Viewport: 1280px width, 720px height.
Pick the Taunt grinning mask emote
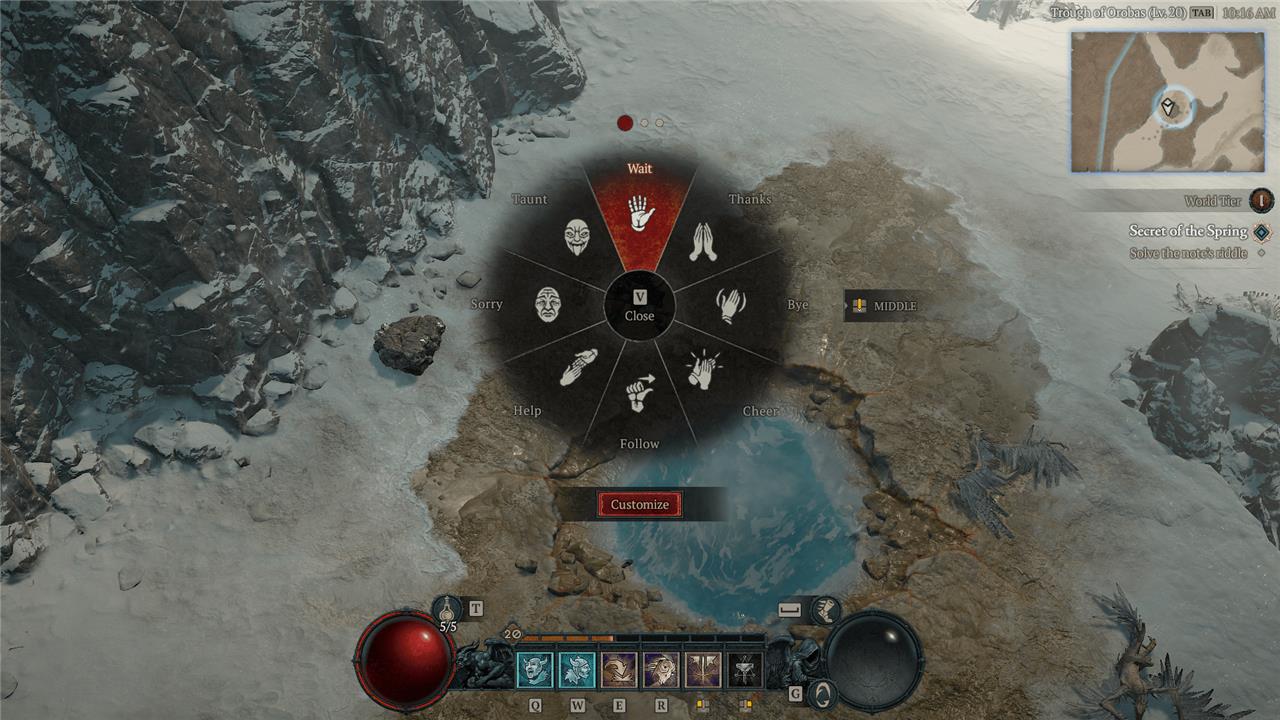pos(577,239)
